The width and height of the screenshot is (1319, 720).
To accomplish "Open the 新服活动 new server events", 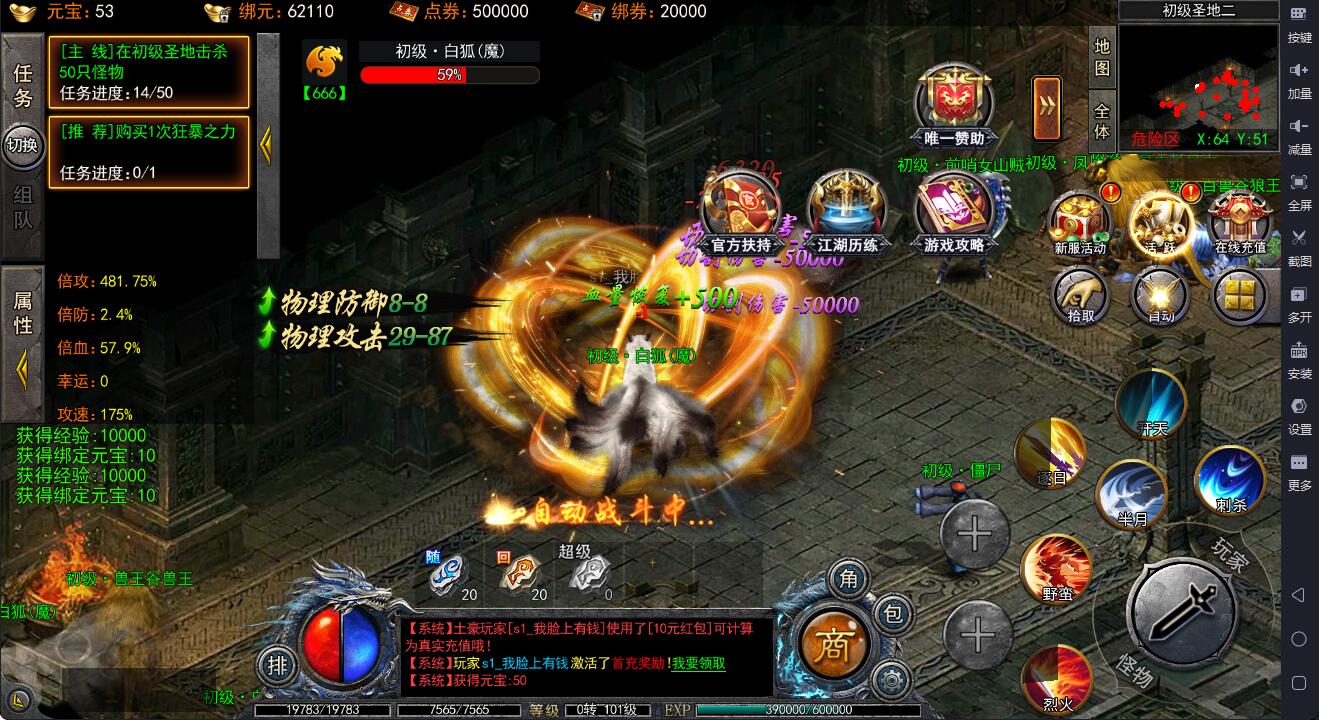I will point(1080,222).
